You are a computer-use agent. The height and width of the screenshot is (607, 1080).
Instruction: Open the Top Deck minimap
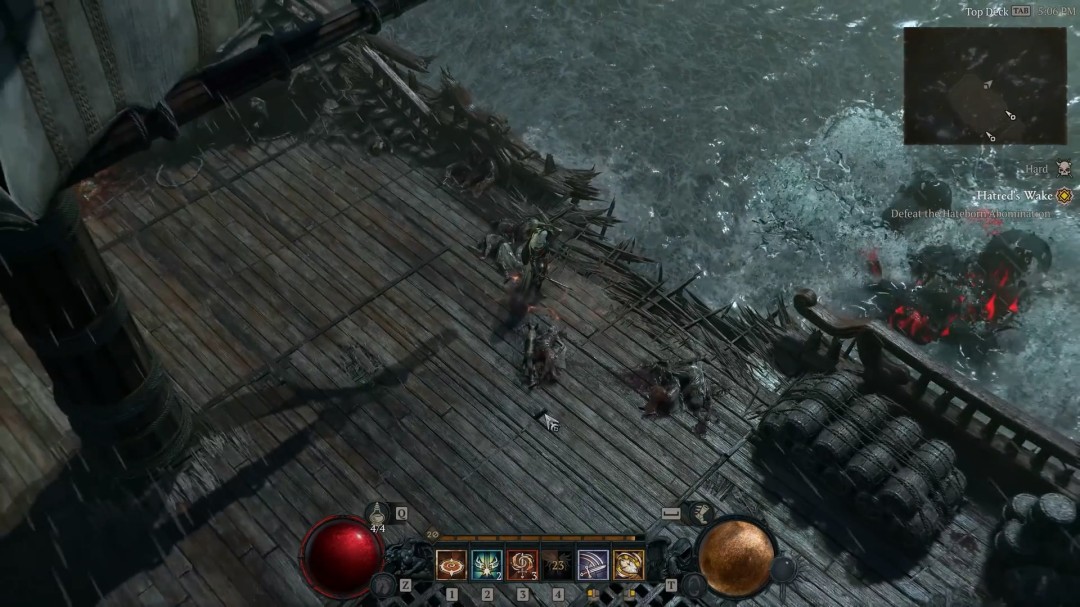click(x=984, y=86)
